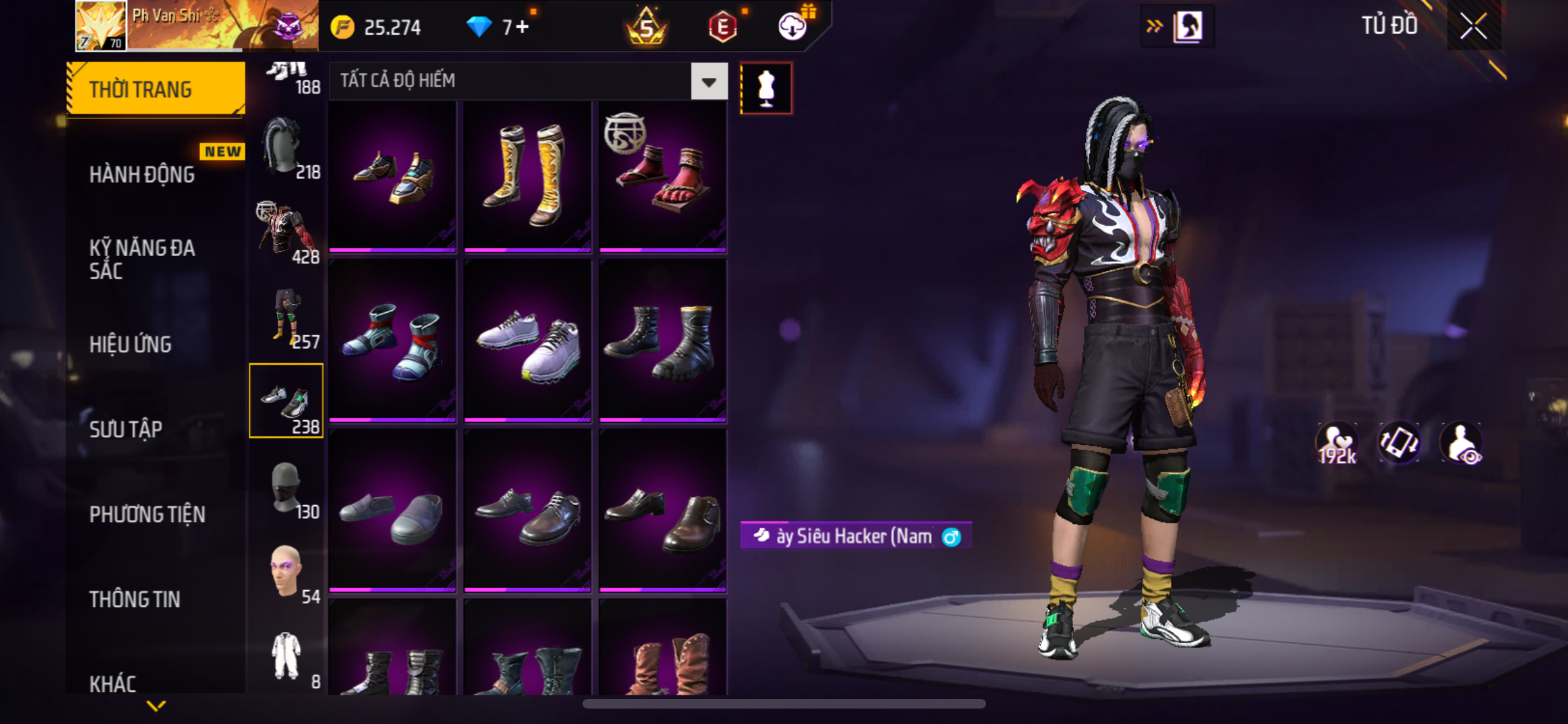Choose the brown leather dress shoes
The width and height of the screenshot is (1568, 724).
[x=662, y=511]
